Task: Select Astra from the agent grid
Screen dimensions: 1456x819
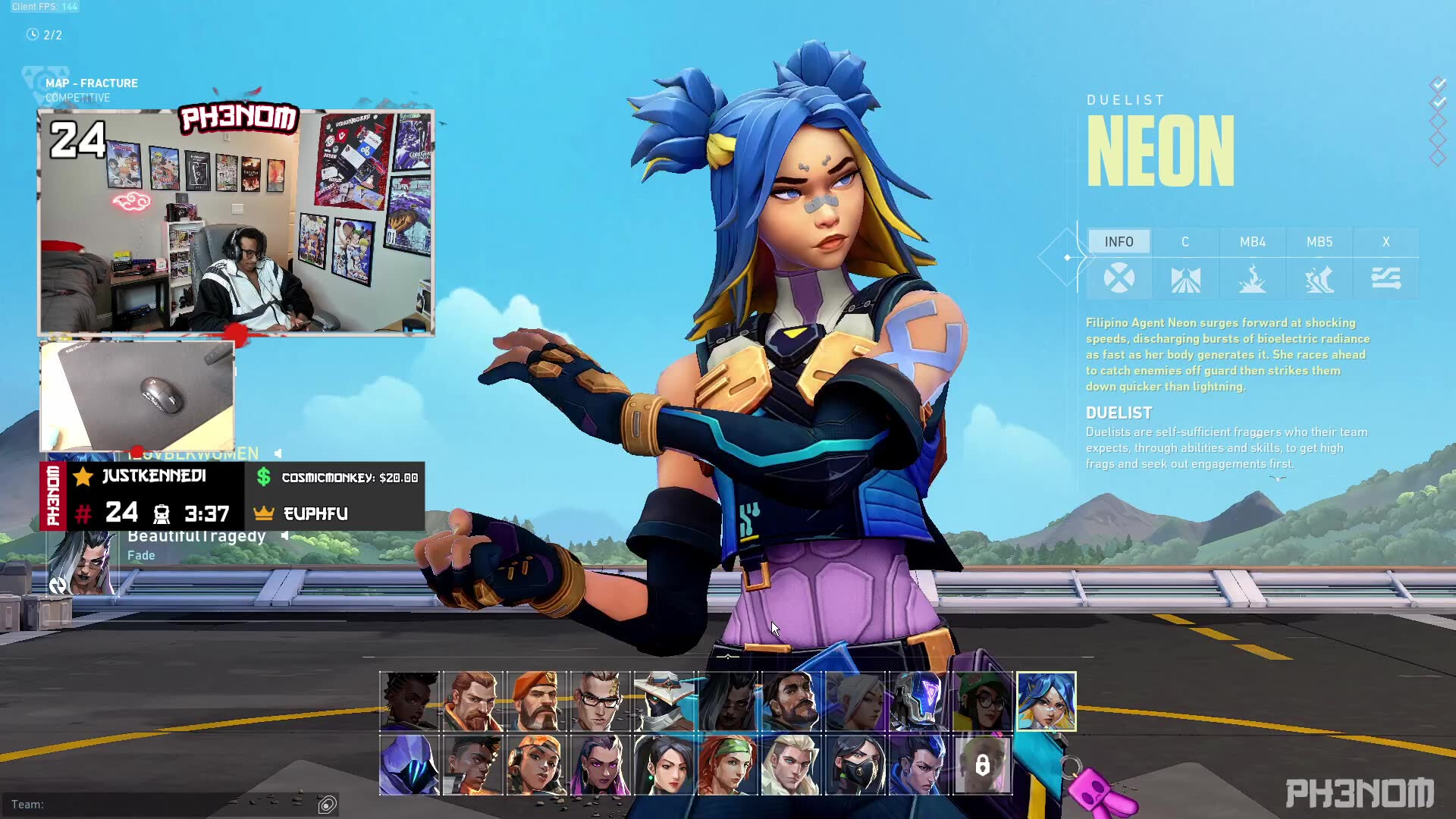Action: pyautogui.click(x=409, y=701)
